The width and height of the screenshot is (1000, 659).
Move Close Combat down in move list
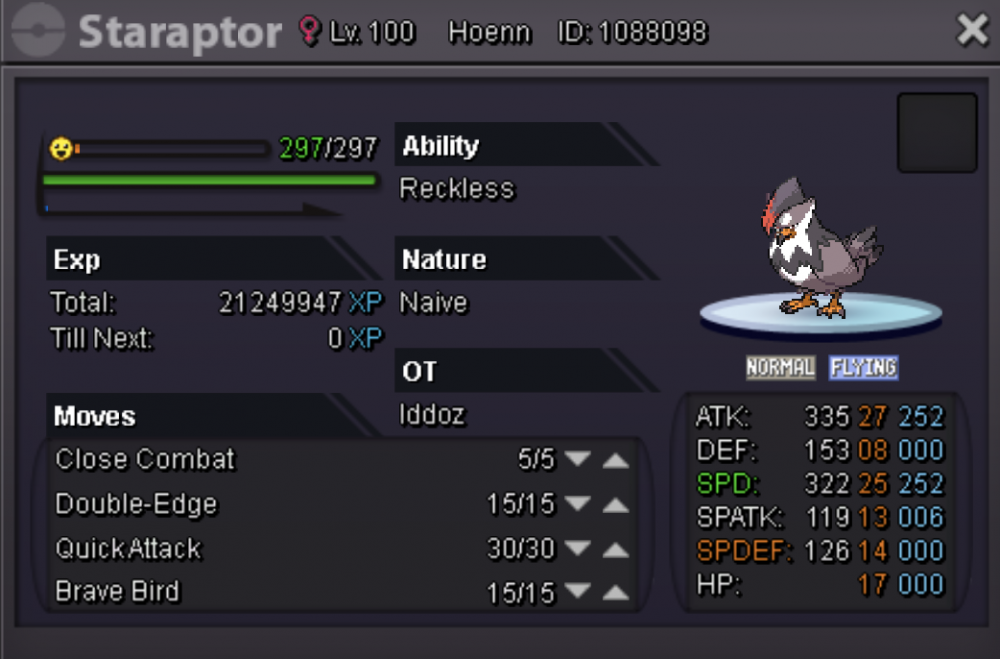click(578, 460)
